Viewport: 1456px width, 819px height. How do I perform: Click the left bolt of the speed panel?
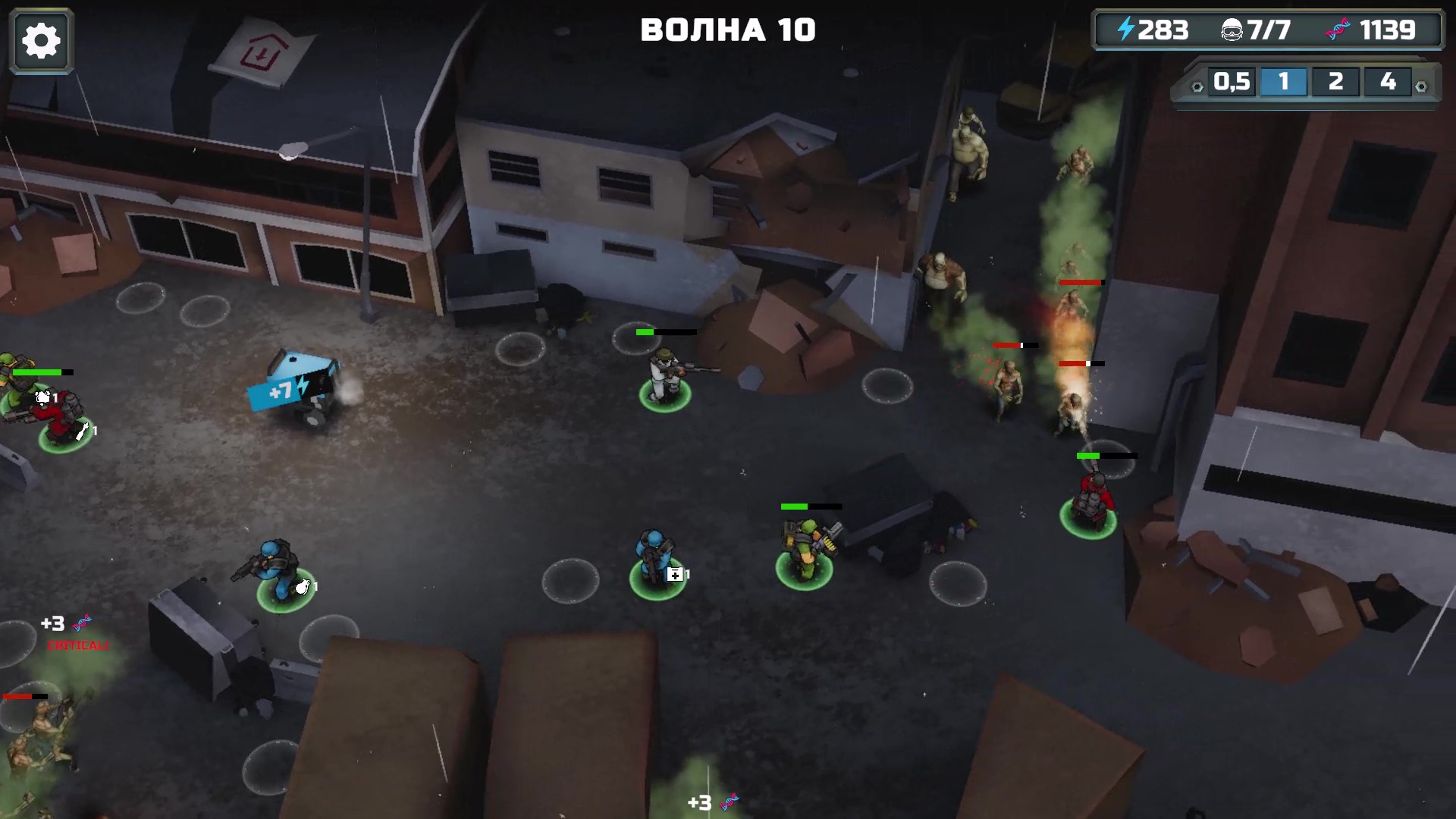(x=1197, y=86)
